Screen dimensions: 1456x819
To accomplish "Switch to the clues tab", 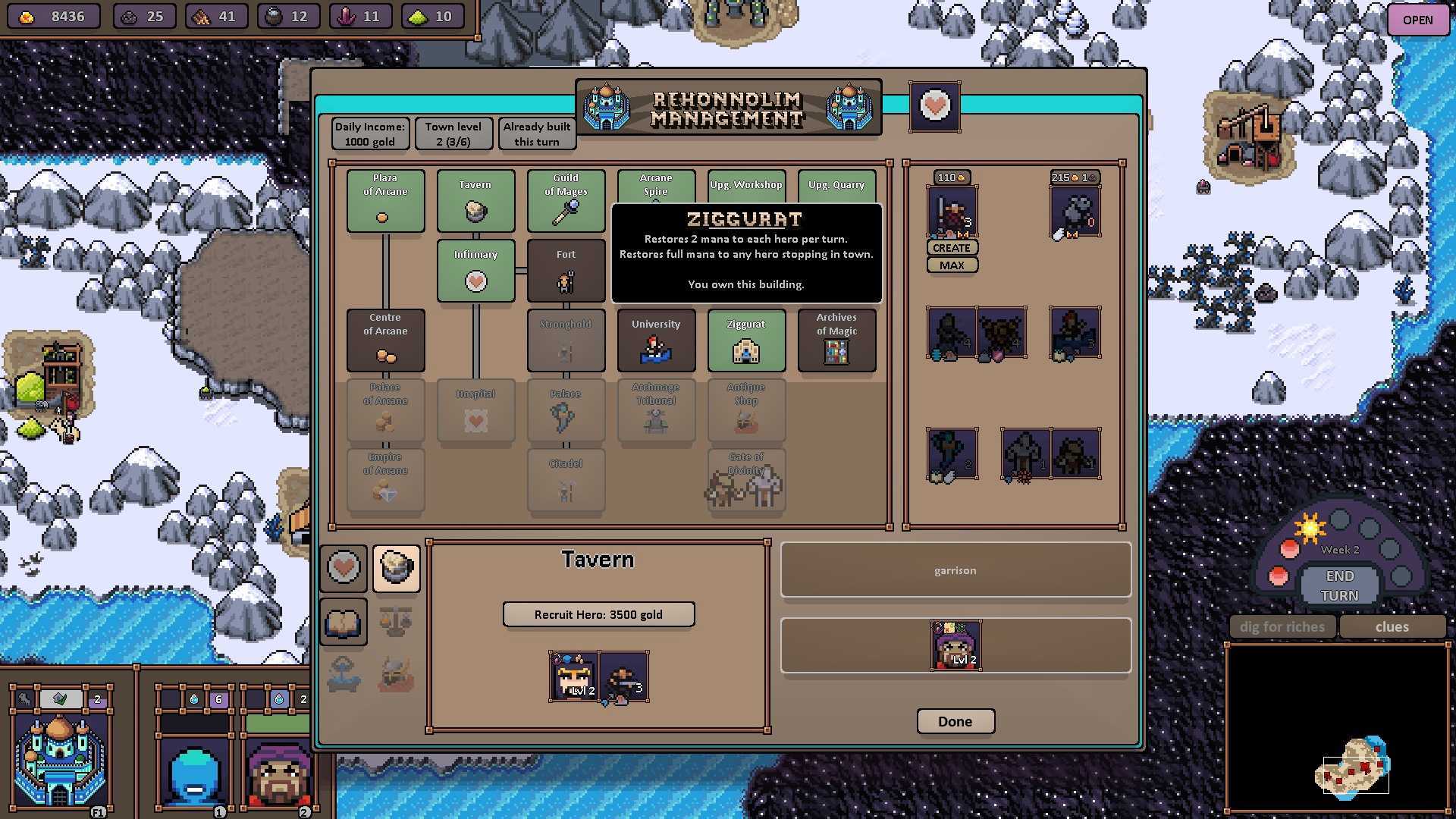I will point(1392,627).
